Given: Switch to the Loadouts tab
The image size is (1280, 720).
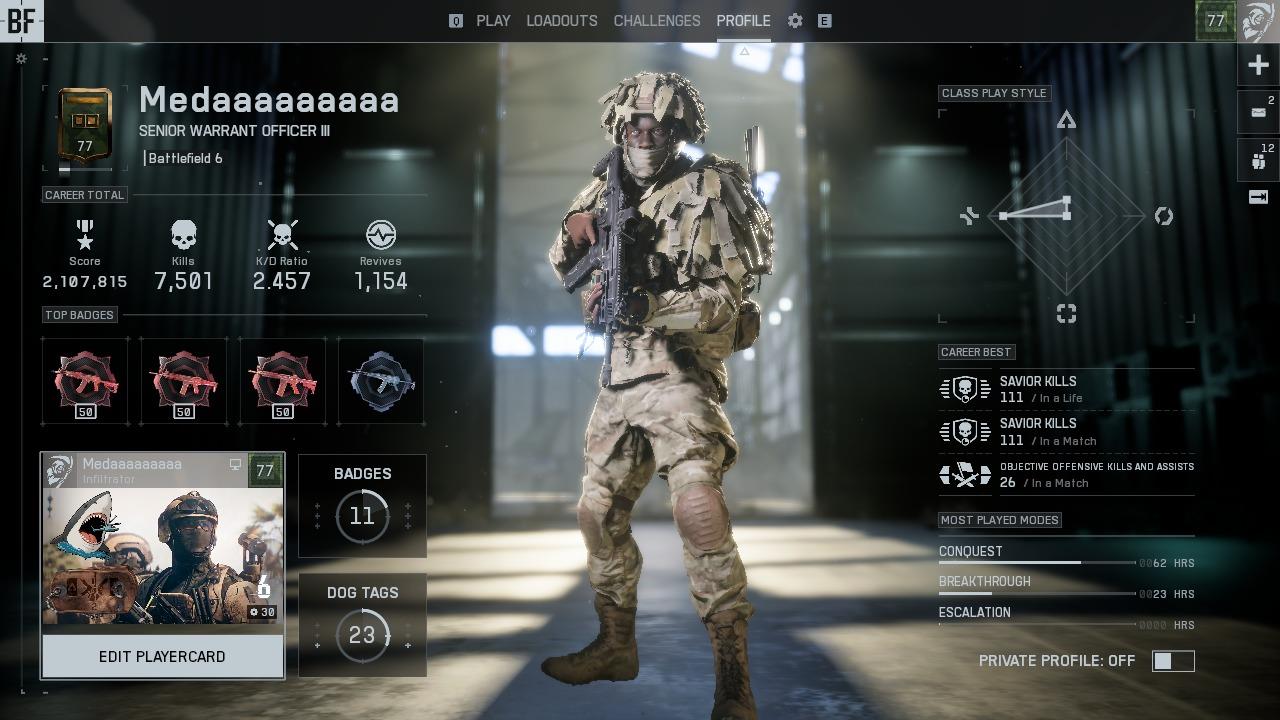Looking at the screenshot, I should (561, 20).
